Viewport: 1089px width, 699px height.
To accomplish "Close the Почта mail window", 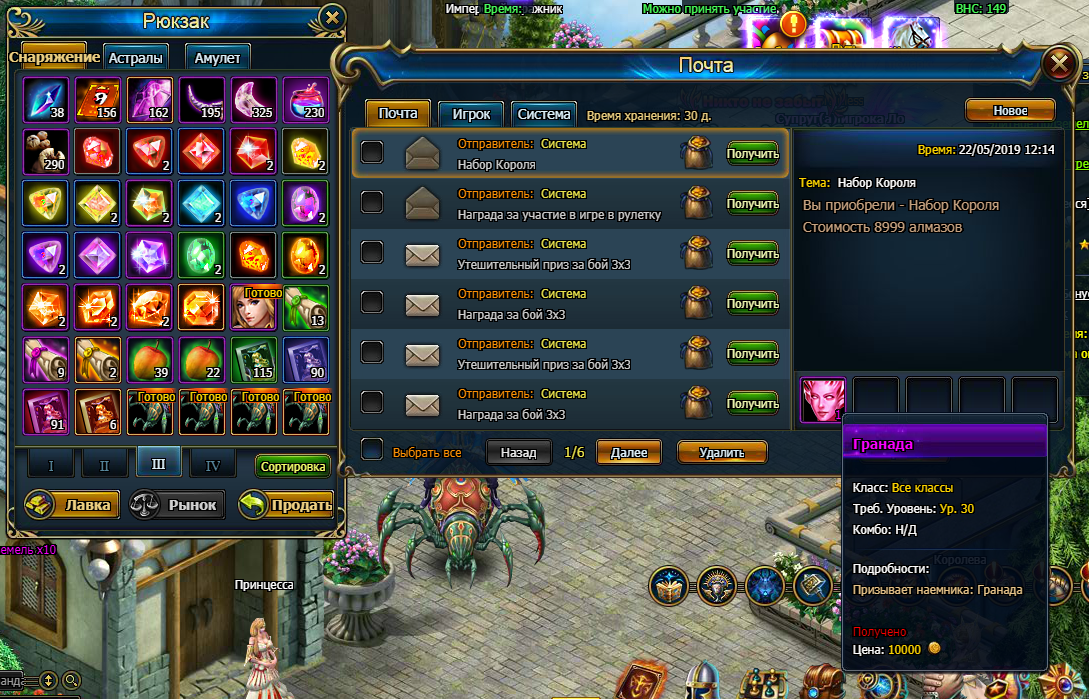I will coord(1058,65).
